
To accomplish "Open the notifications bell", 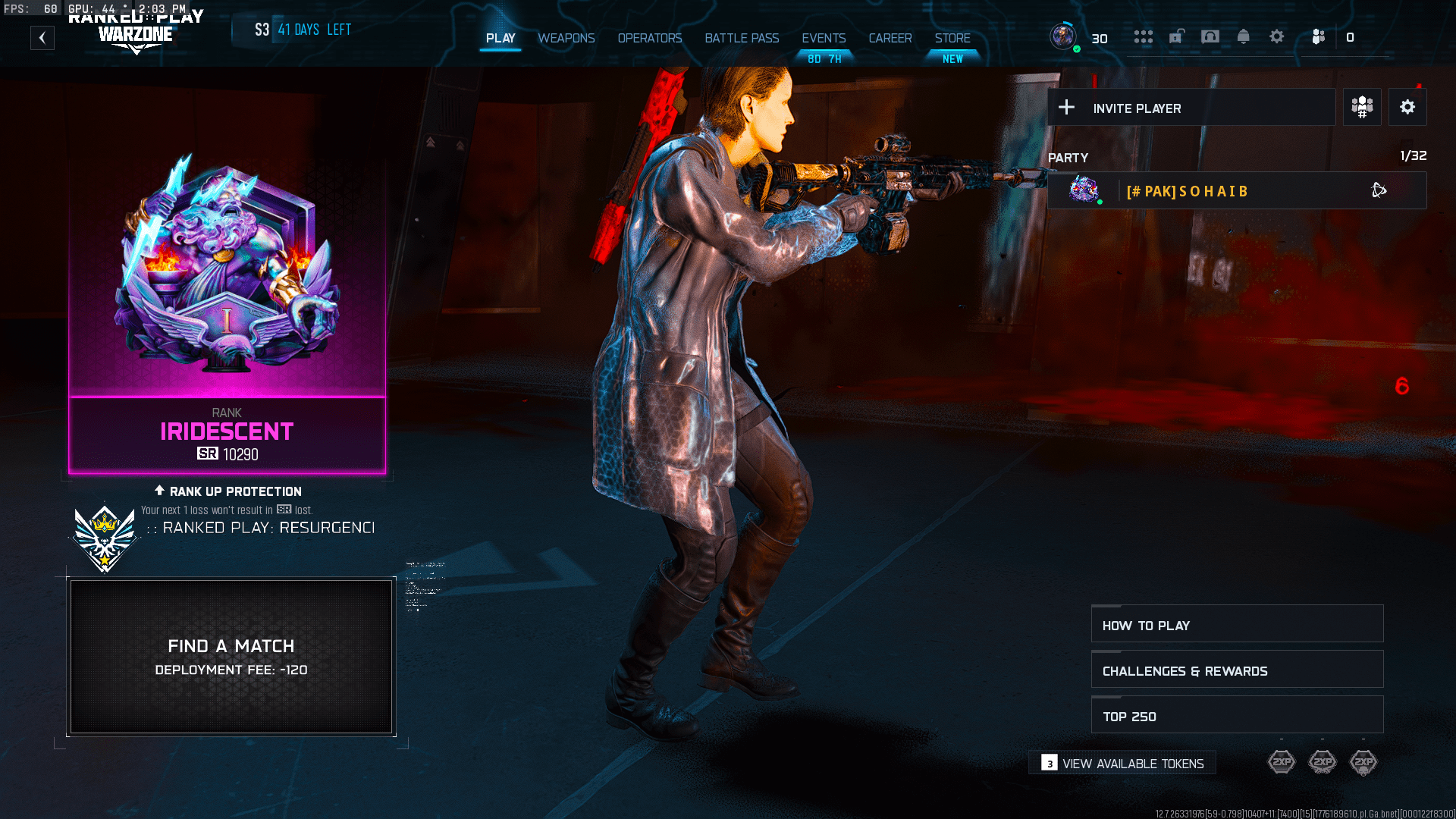I will pos(1244,36).
